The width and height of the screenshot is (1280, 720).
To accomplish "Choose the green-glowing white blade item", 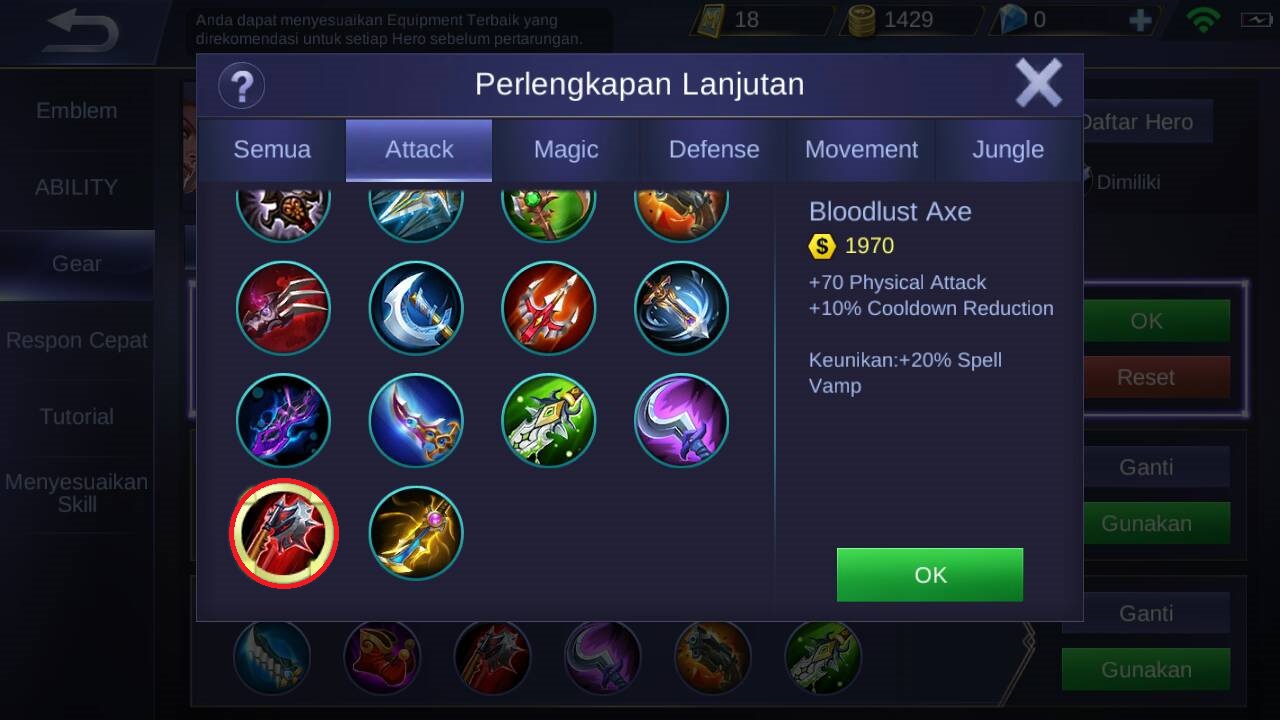I will (x=548, y=421).
